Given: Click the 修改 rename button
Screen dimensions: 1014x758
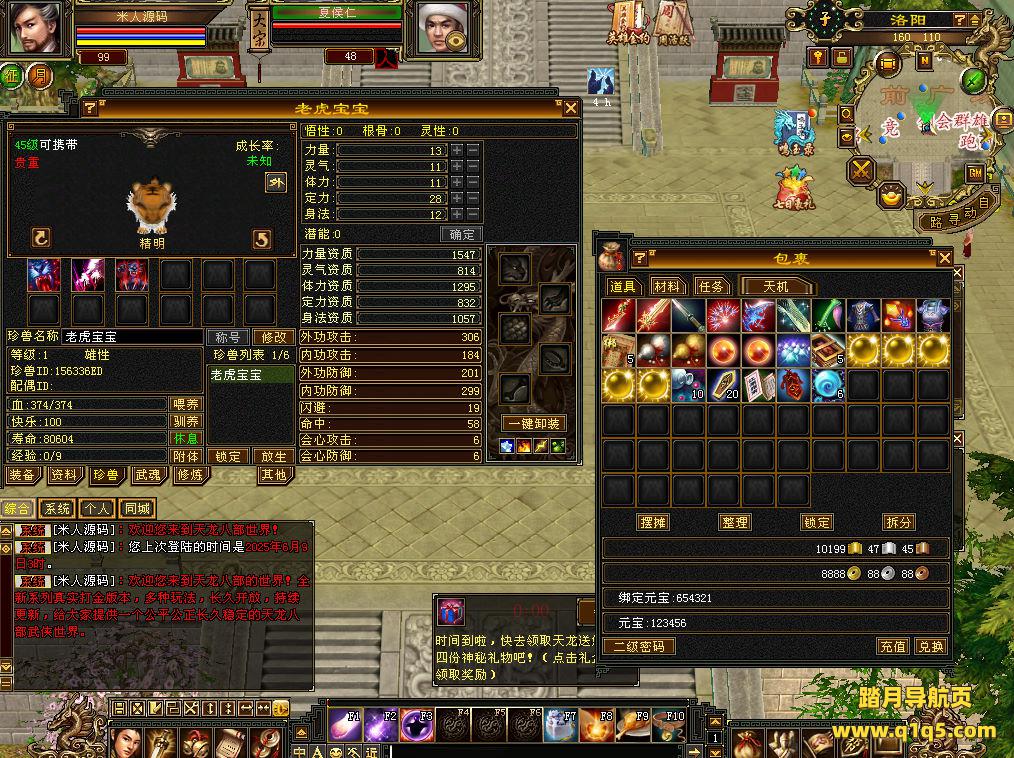Looking at the screenshot, I should [x=273, y=338].
